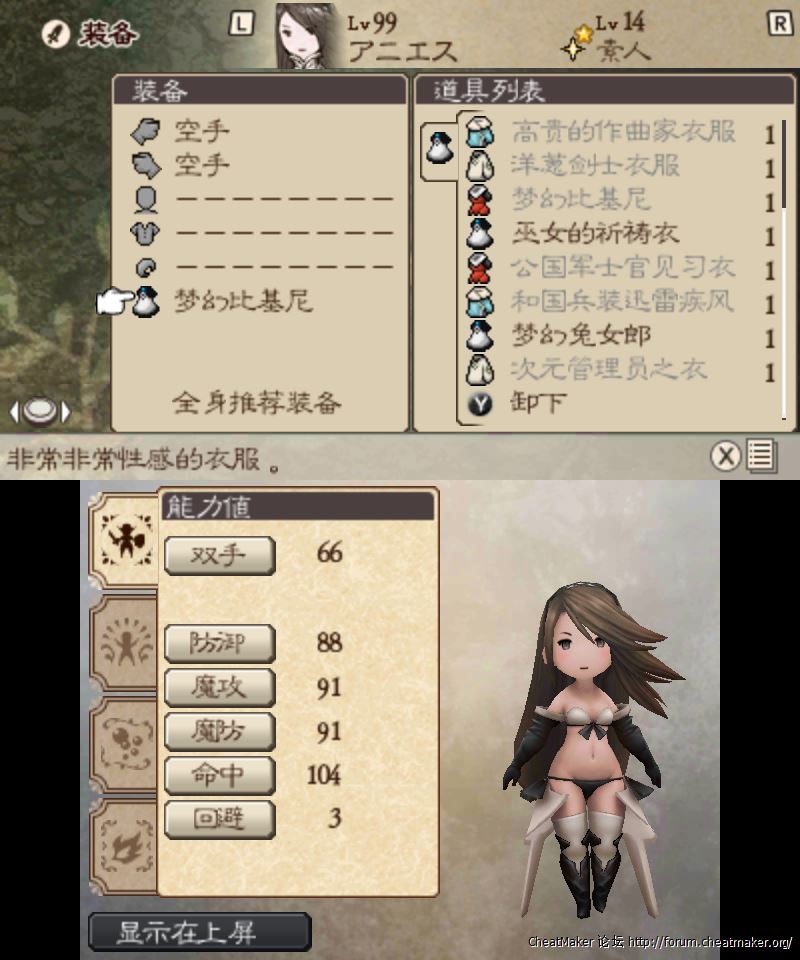This screenshot has width=800, height=960.
Task: Select the 防御 stat button
Action: [x=219, y=644]
